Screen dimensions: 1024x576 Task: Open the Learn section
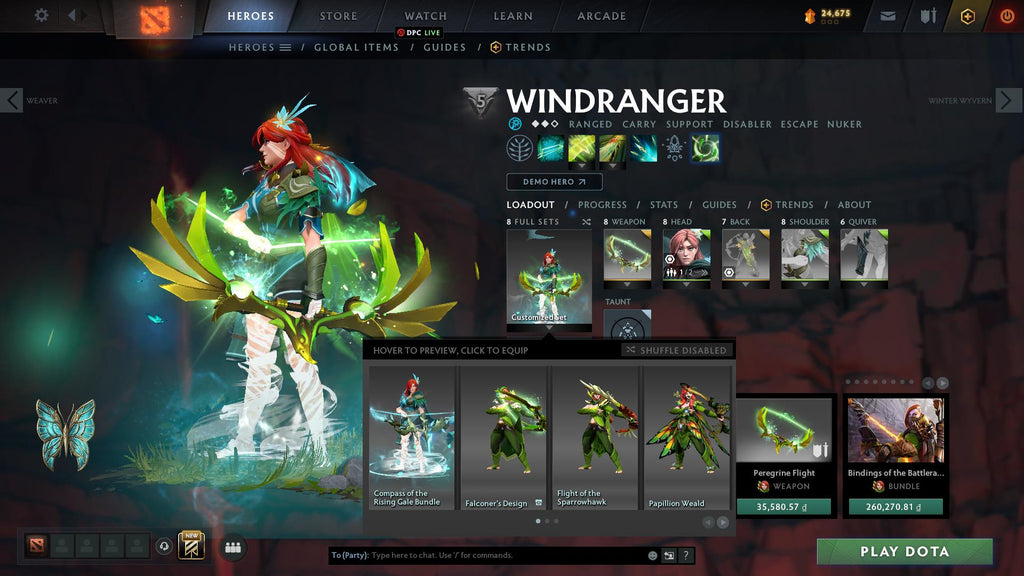[513, 16]
